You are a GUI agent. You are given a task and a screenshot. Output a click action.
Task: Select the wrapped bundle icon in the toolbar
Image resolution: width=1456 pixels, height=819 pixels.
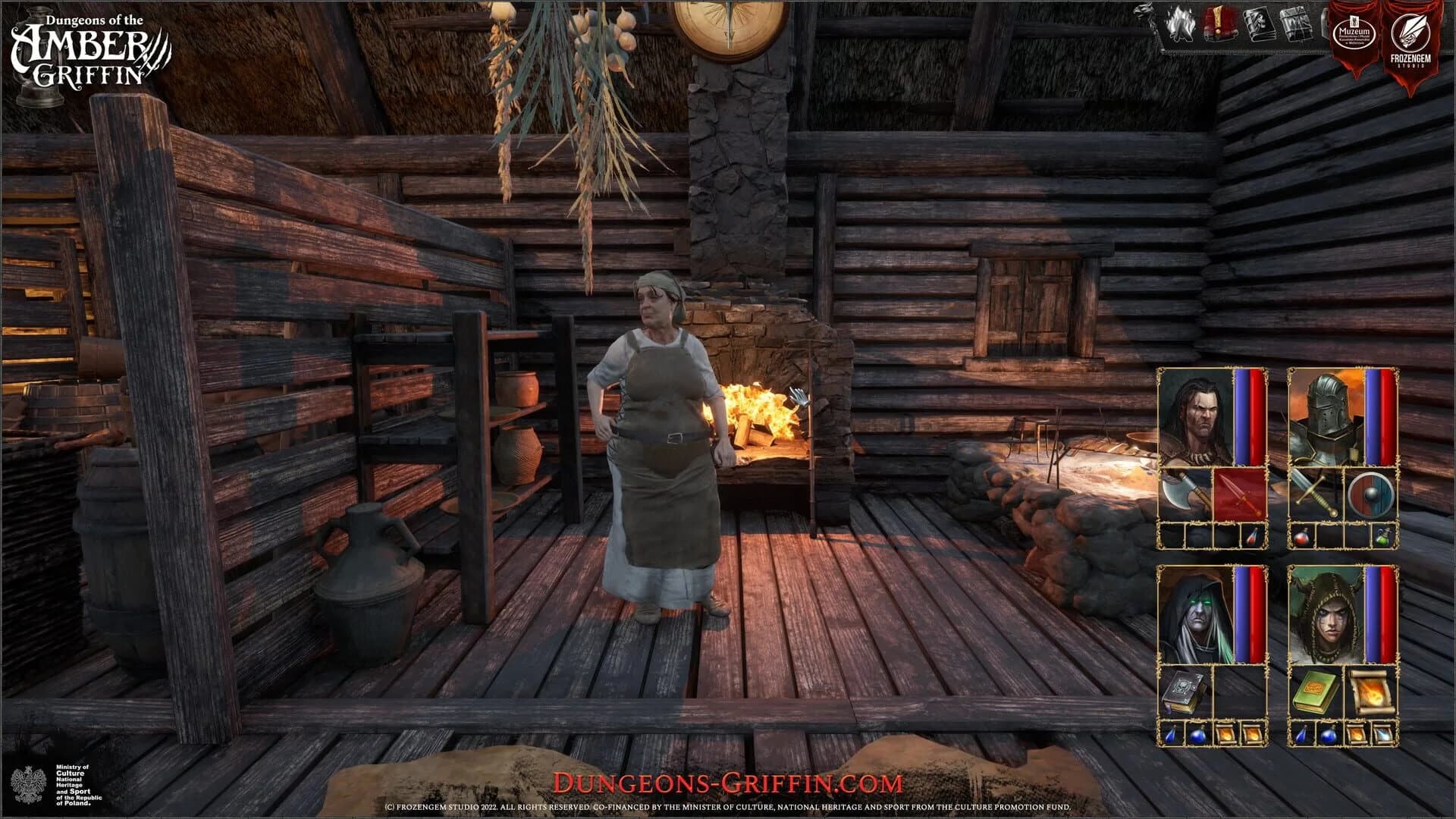point(1294,24)
